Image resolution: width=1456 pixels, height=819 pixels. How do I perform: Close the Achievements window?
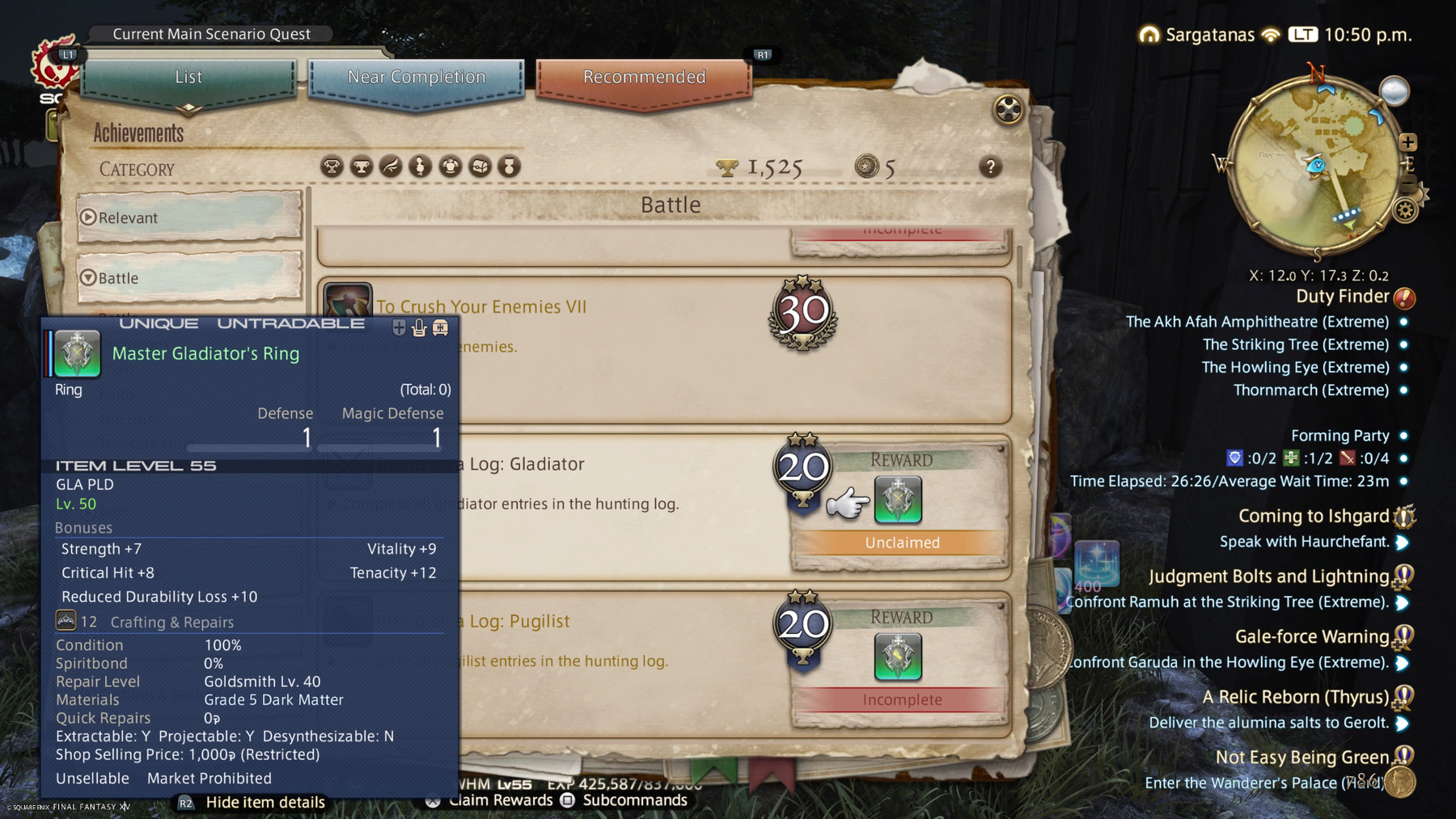point(1008,109)
